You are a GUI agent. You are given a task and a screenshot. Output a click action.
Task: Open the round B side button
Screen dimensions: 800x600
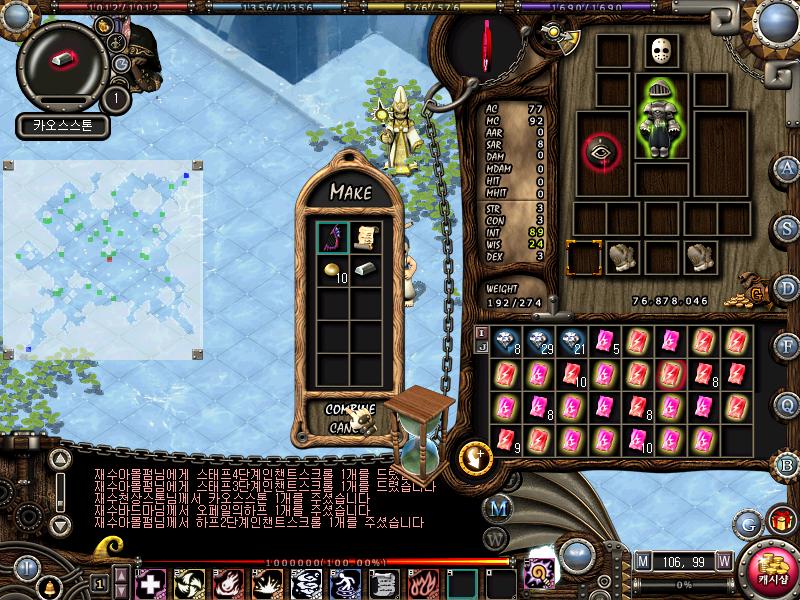(x=787, y=463)
